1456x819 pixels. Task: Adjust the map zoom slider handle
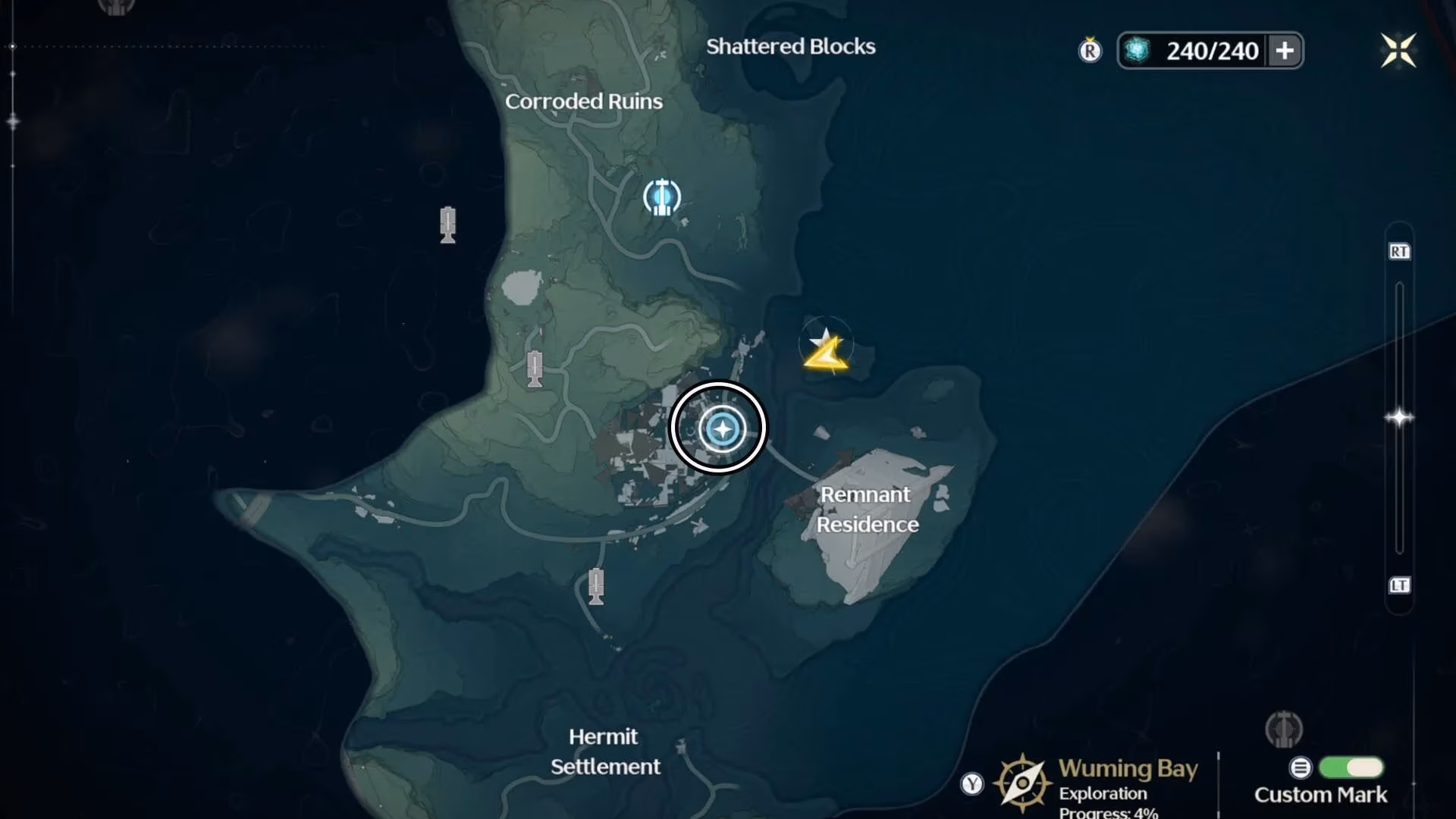click(x=1399, y=418)
